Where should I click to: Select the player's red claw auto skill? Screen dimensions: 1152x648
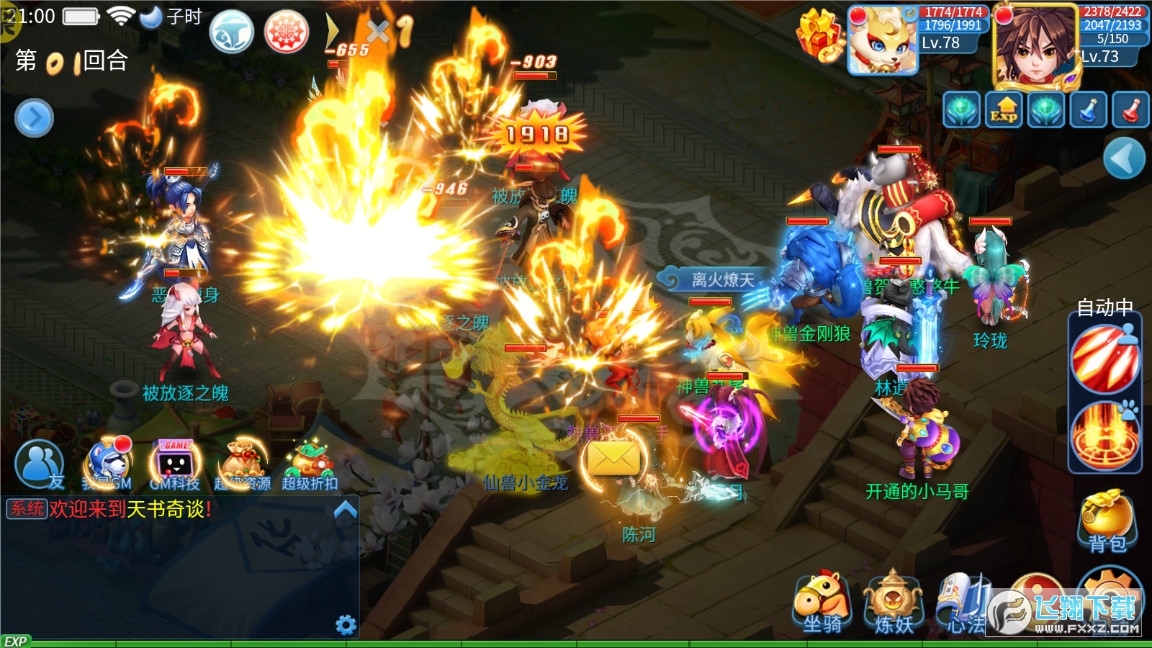pos(1103,357)
